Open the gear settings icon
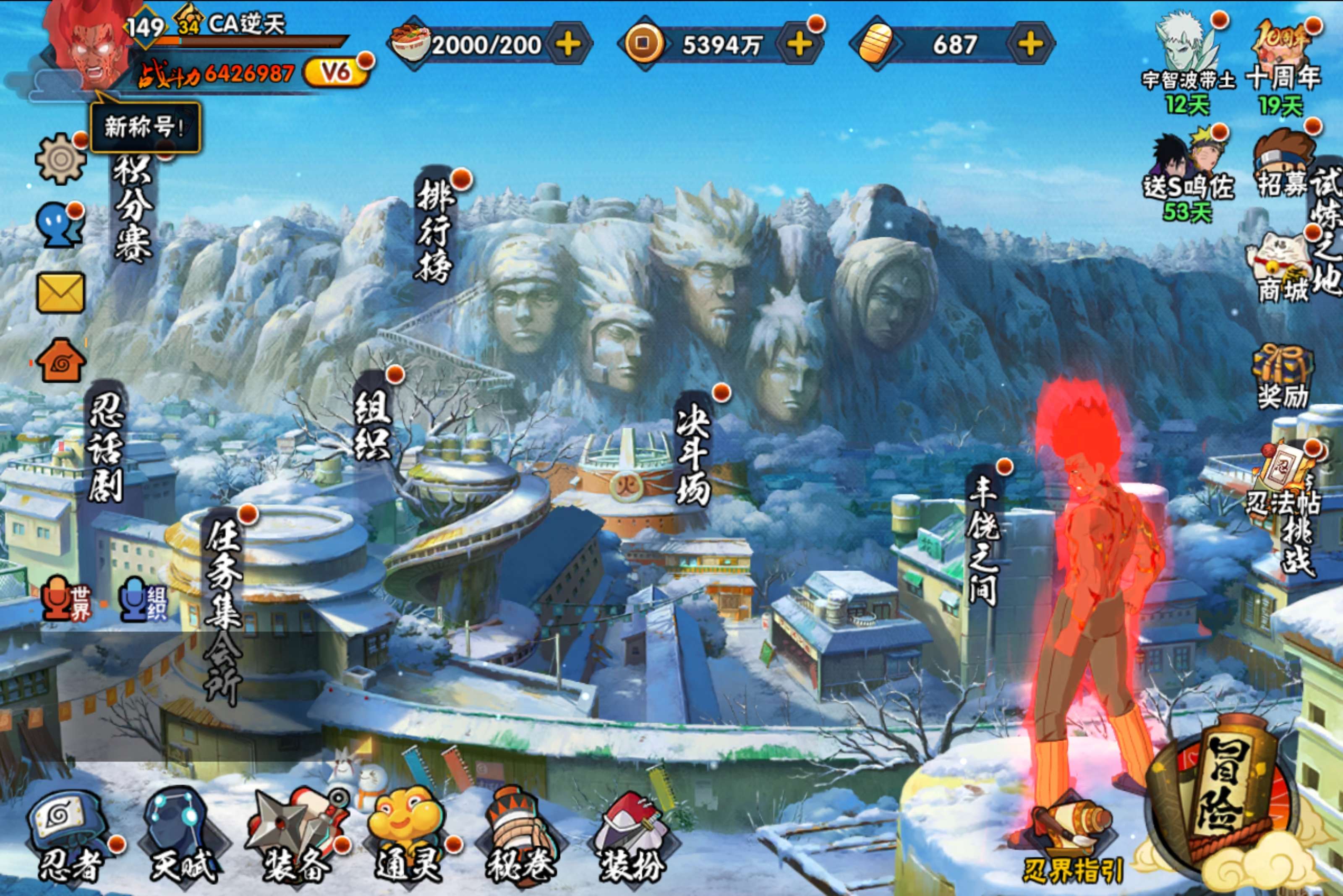The width and height of the screenshot is (1343, 896). (x=60, y=158)
